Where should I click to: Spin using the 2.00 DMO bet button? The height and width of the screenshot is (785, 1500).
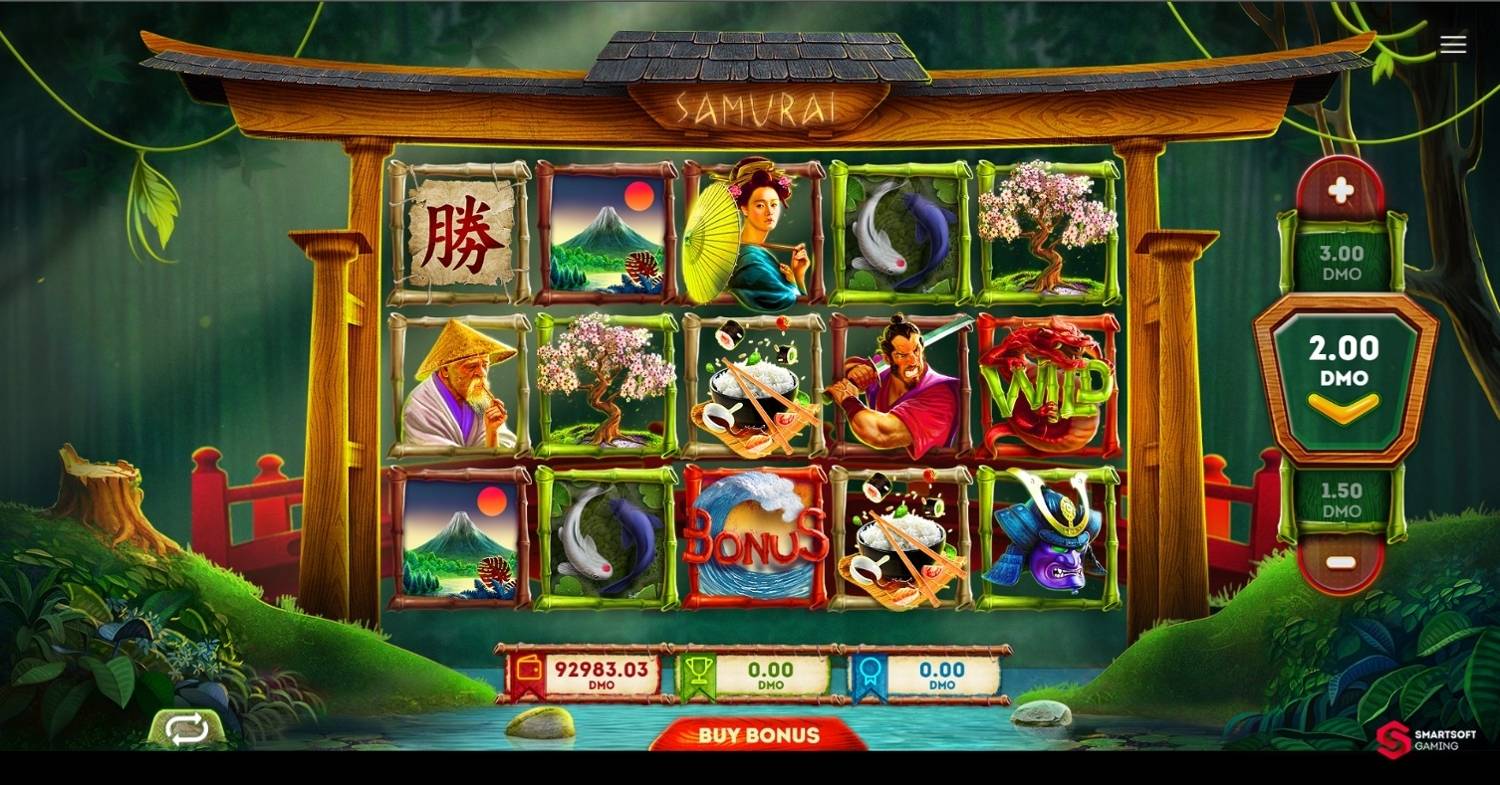point(1343,379)
